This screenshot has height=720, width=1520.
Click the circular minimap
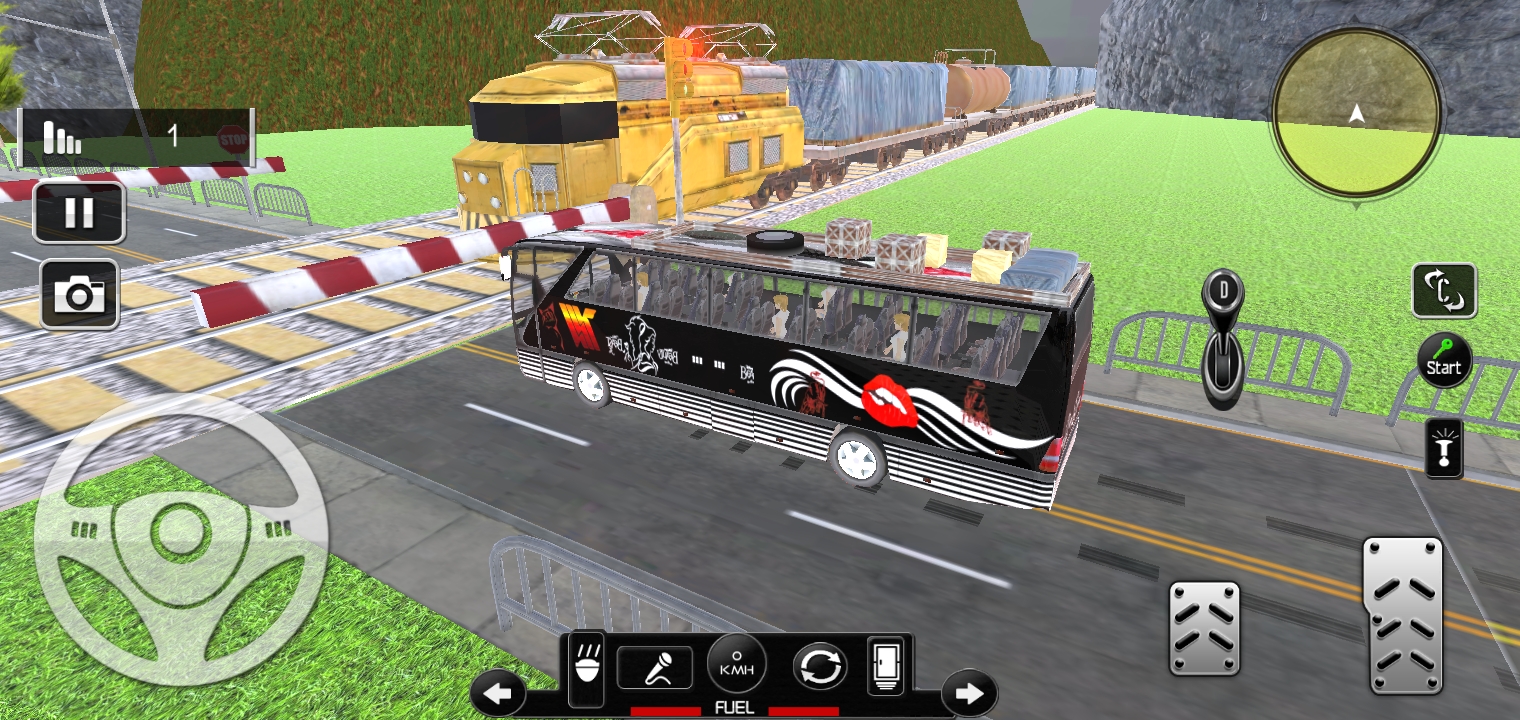coord(1356,112)
